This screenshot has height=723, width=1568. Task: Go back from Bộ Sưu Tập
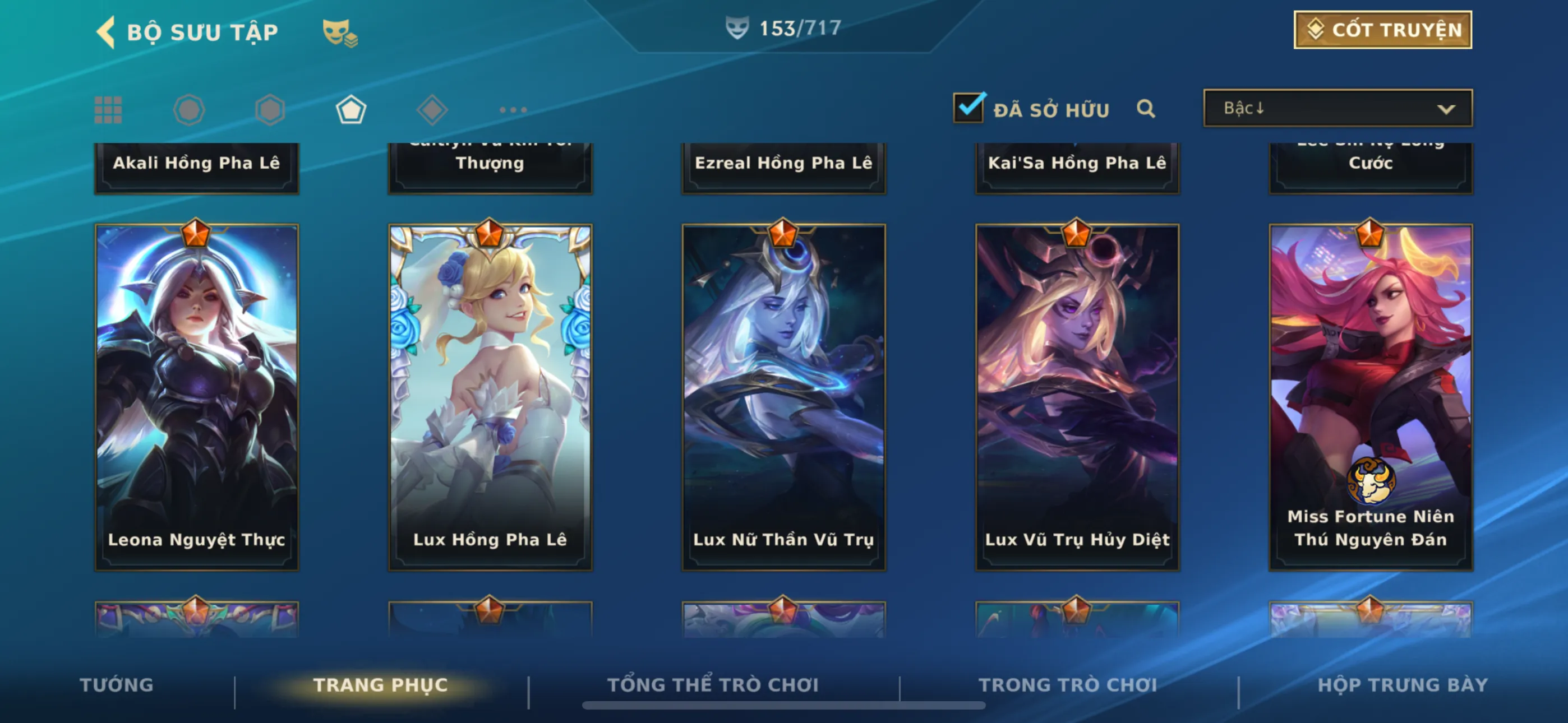(x=107, y=31)
